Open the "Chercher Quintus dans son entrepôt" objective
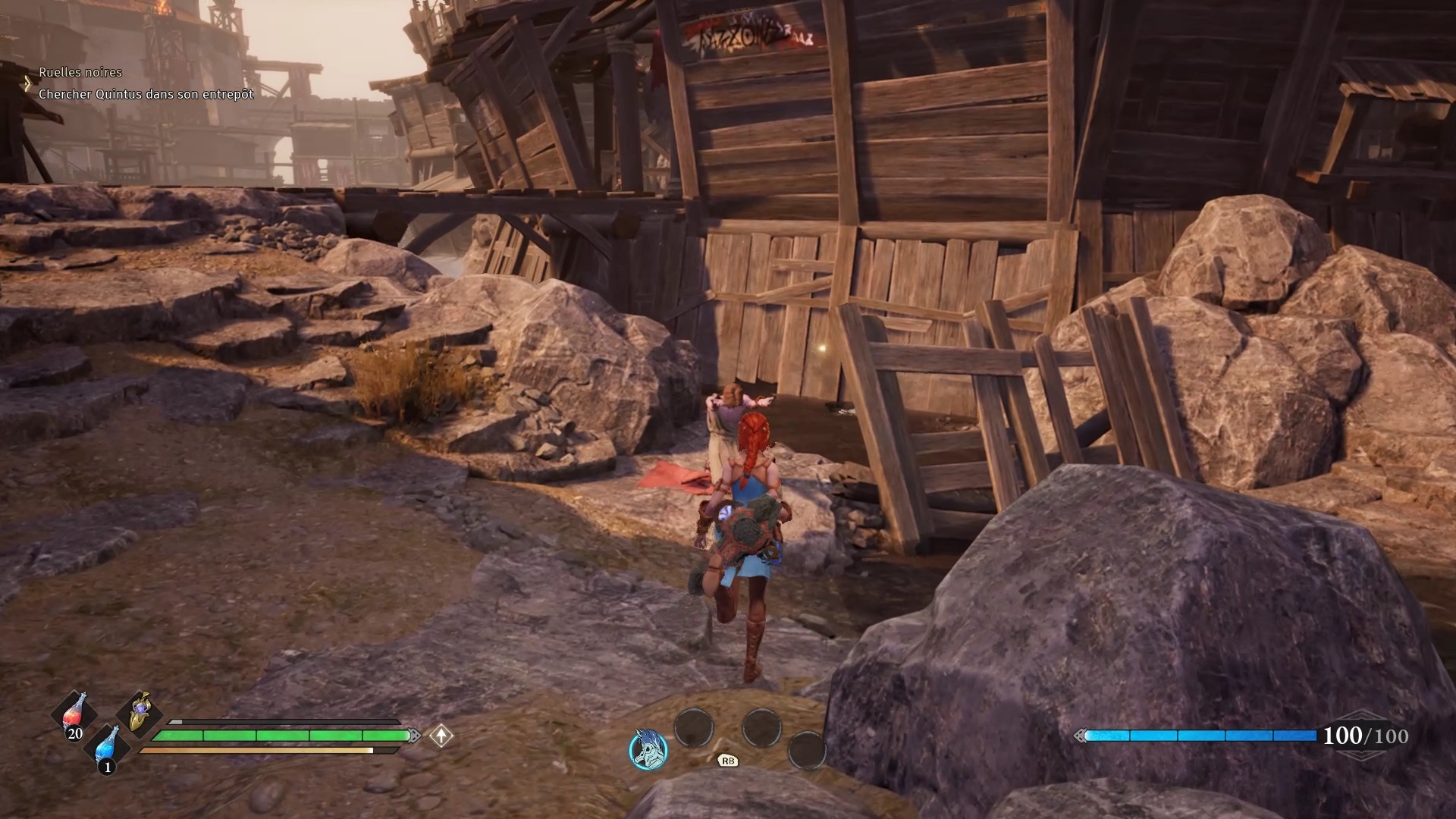1456x819 pixels. point(146,94)
